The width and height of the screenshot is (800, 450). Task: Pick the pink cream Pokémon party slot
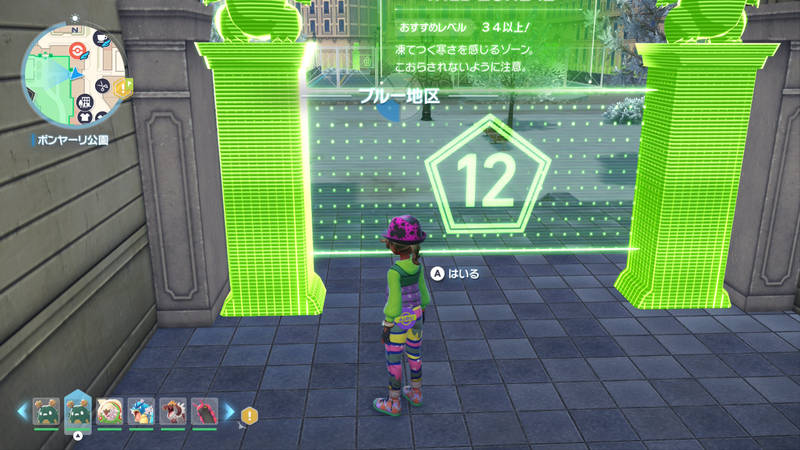[109, 411]
